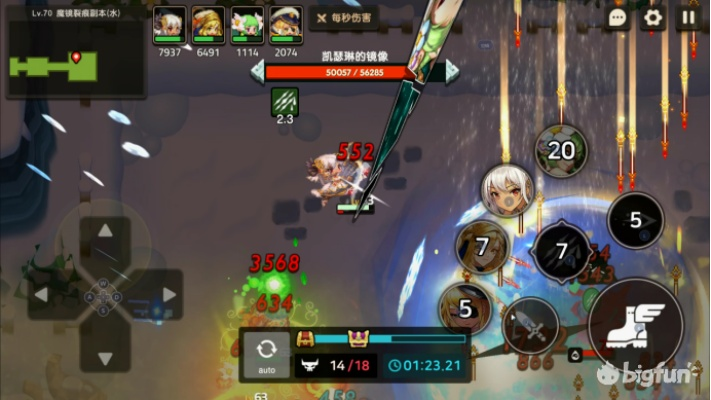
Task: Move down with the D-pad arrow
Action: click(x=105, y=357)
